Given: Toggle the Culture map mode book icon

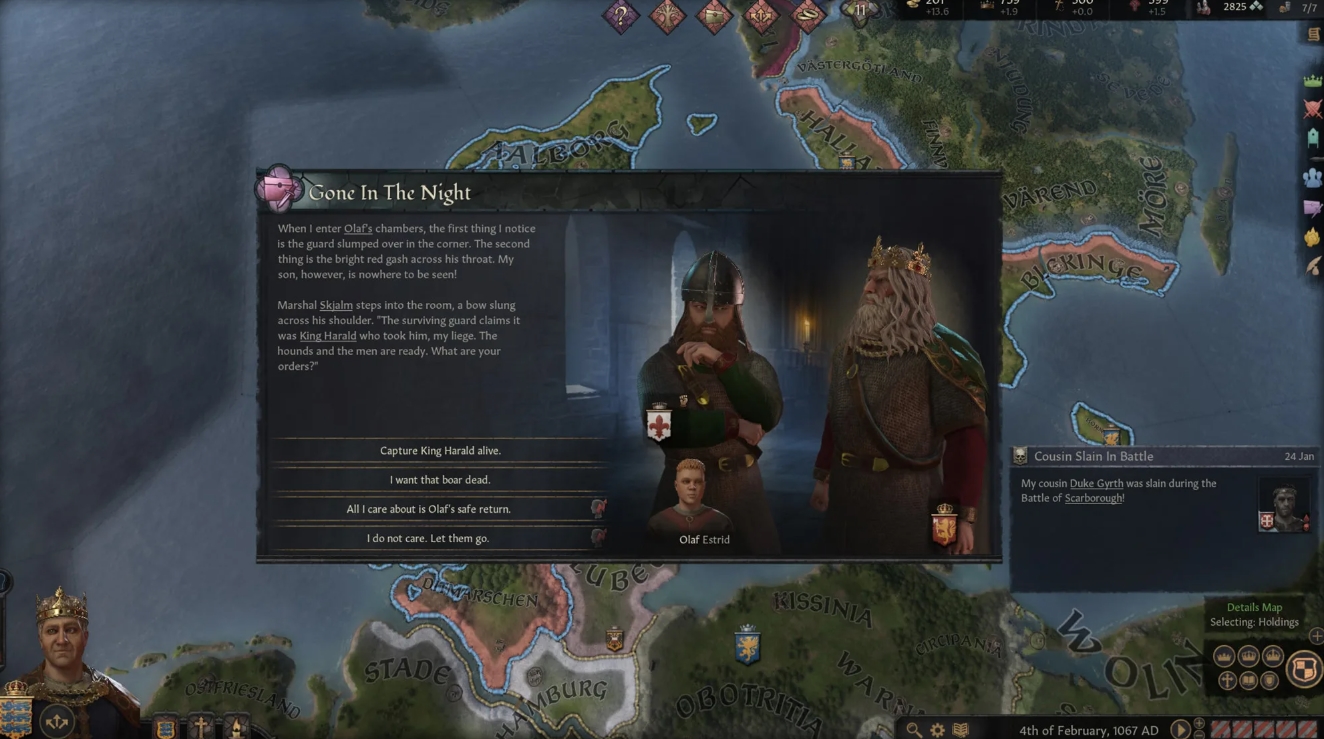Looking at the screenshot, I should [1249, 681].
